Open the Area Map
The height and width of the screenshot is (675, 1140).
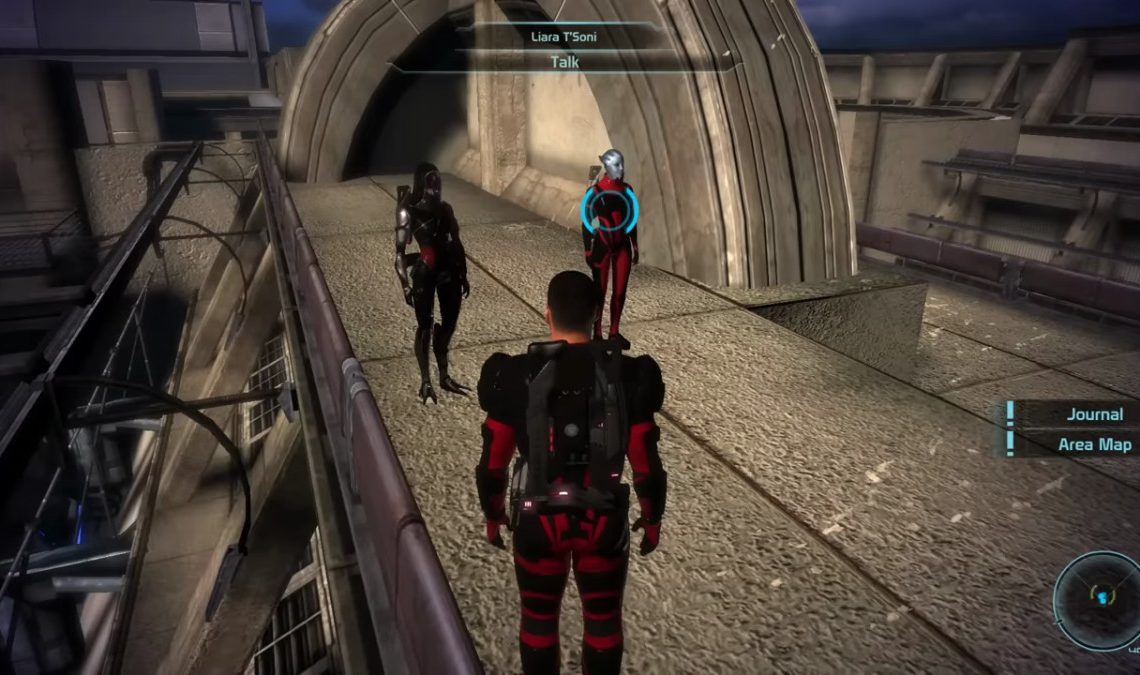coord(1094,443)
